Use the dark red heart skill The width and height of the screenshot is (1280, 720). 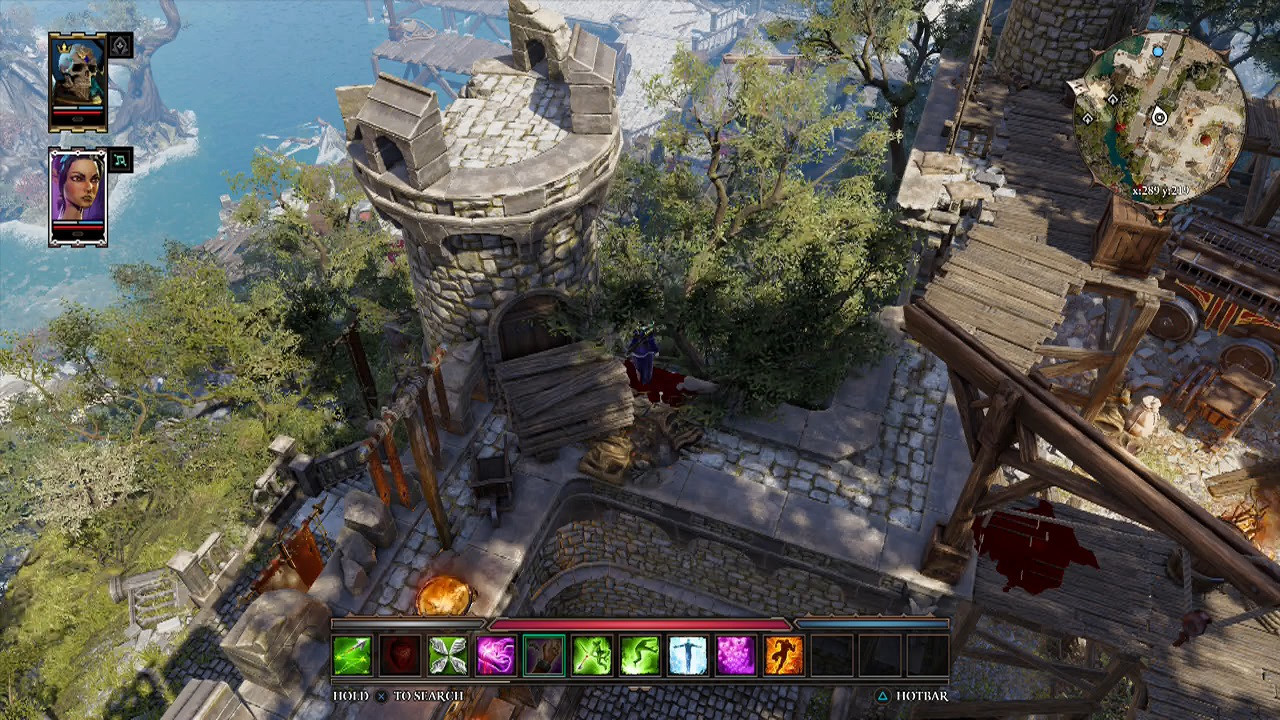[x=400, y=656]
